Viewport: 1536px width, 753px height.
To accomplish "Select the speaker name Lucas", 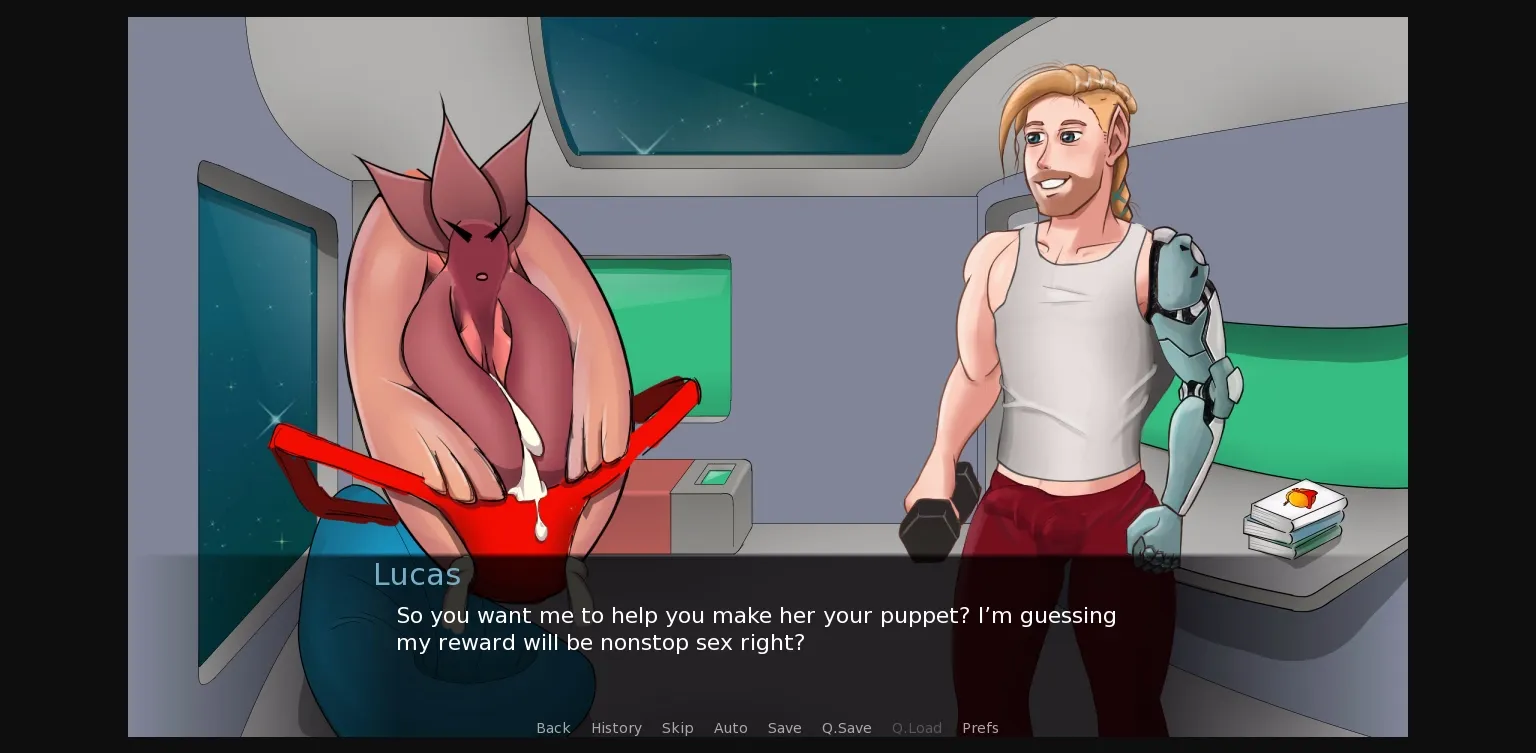I will click(416, 574).
